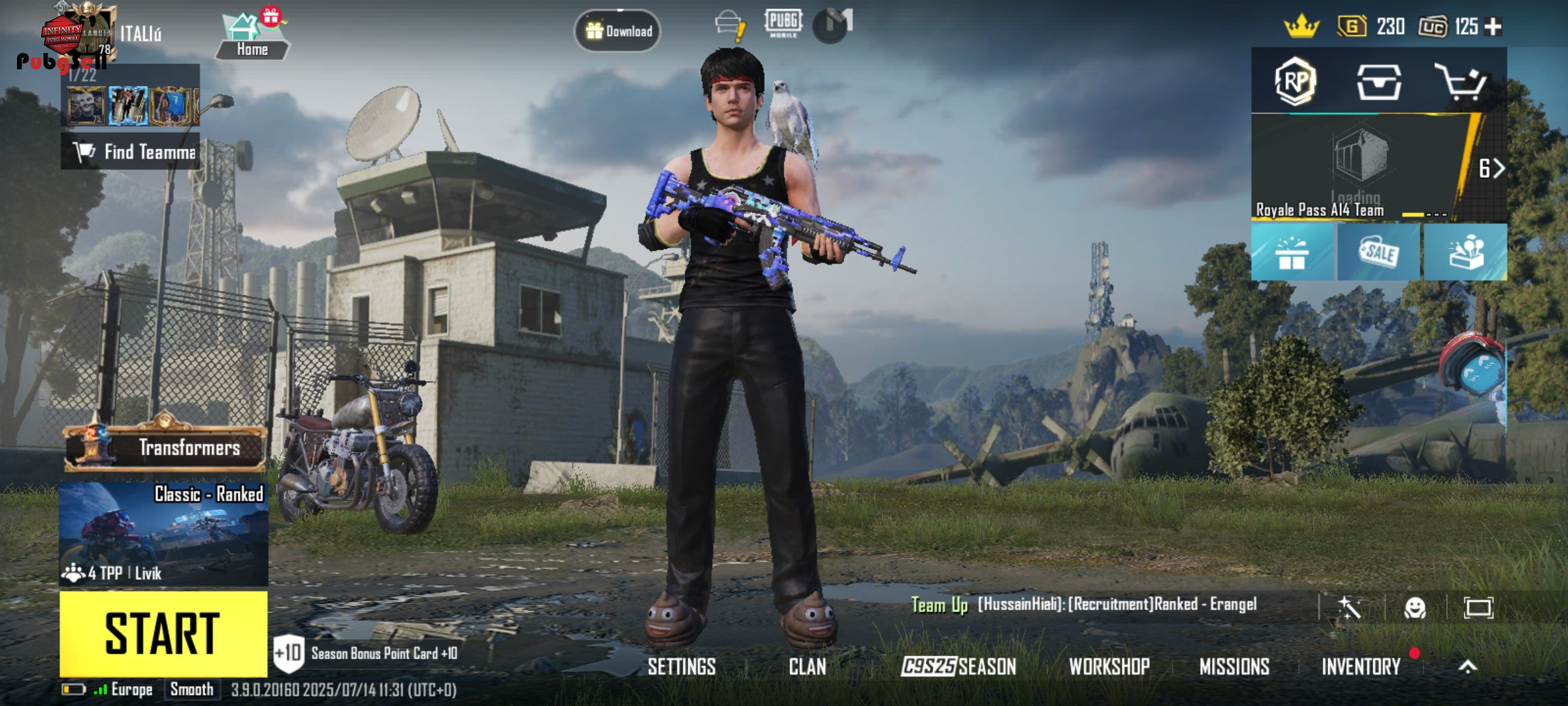The image size is (1568, 706).
Task: Expand the bottom menu arrow
Action: 1467,667
